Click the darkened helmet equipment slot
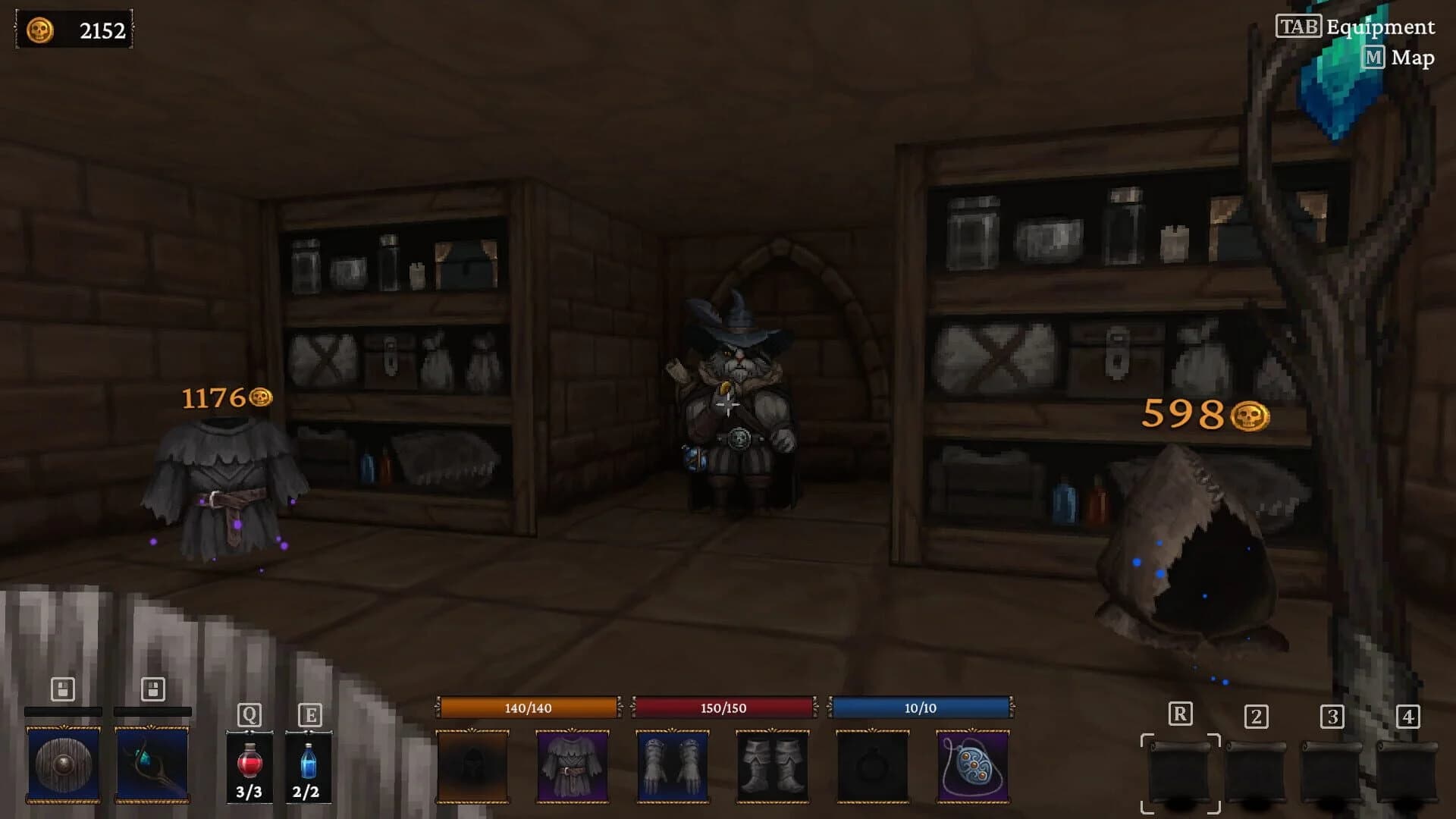1456x819 pixels. pyautogui.click(x=472, y=767)
